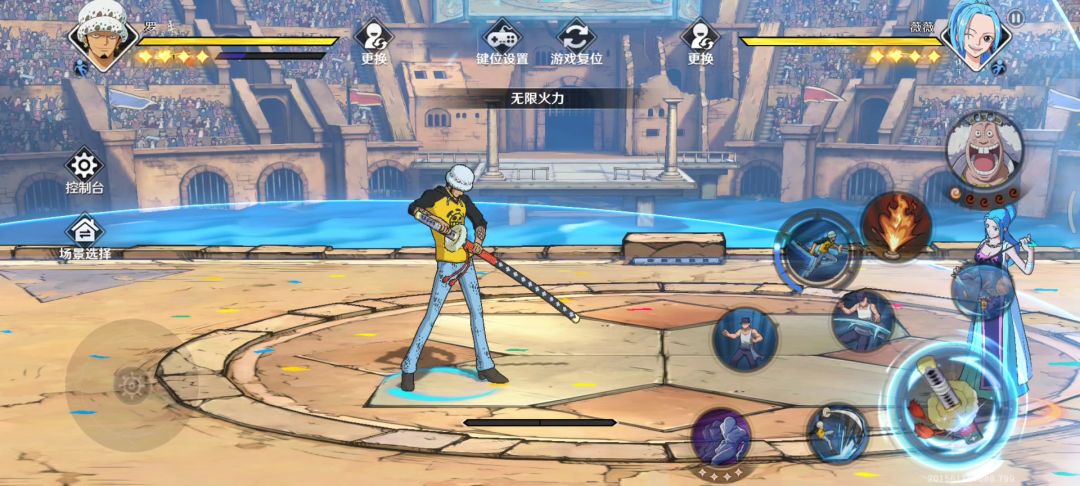Tap the 更换 swap button beside Vivi
The image size is (1080, 486).
[700, 42]
